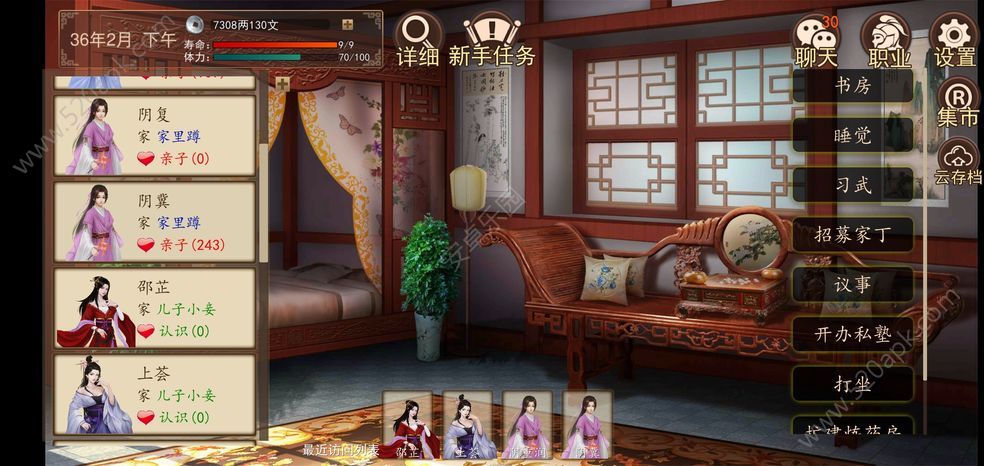Open the 集市 market
The height and width of the screenshot is (466, 984).
point(957,104)
